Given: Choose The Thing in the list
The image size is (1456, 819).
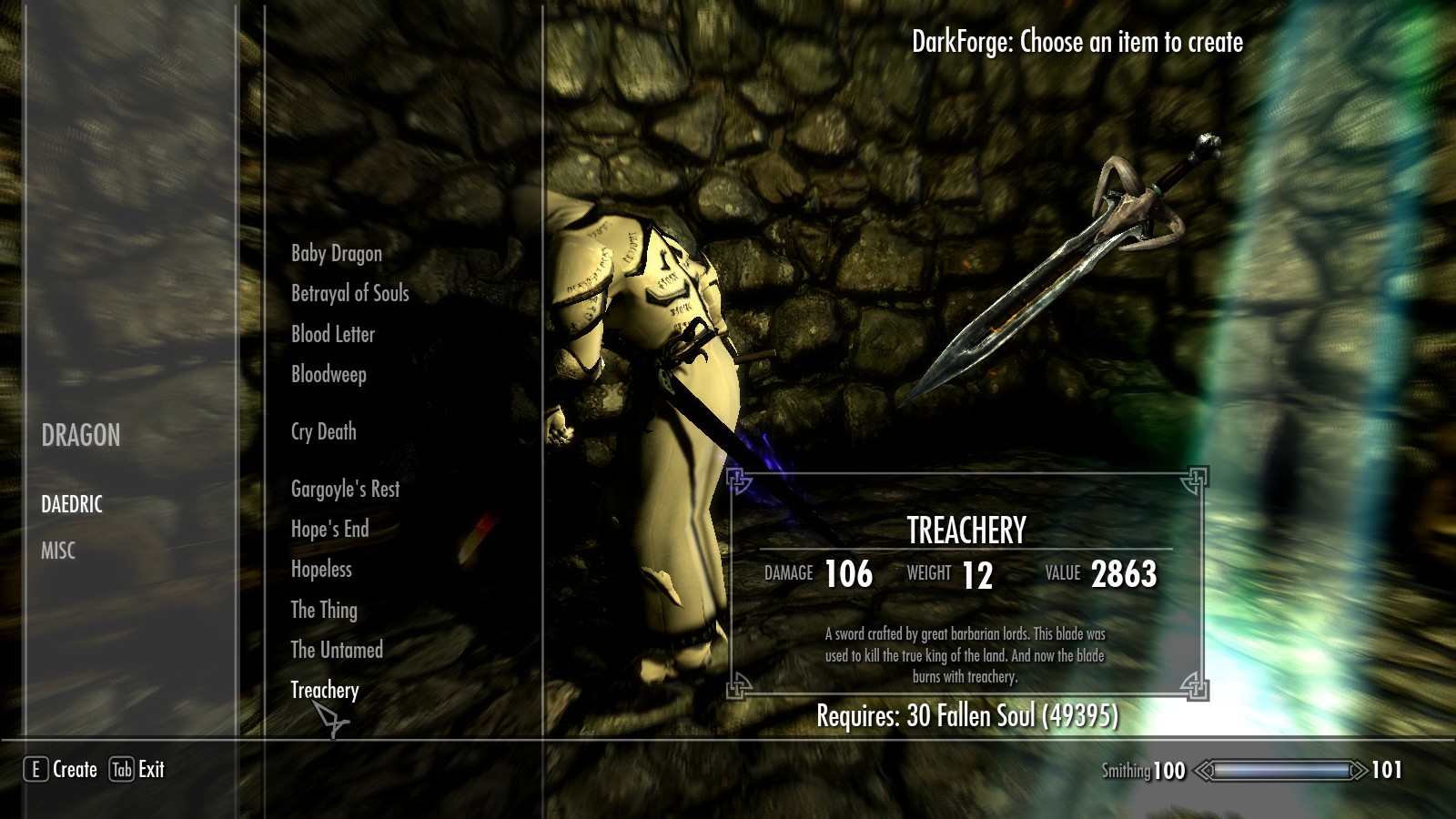Looking at the screenshot, I should point(323,610).
